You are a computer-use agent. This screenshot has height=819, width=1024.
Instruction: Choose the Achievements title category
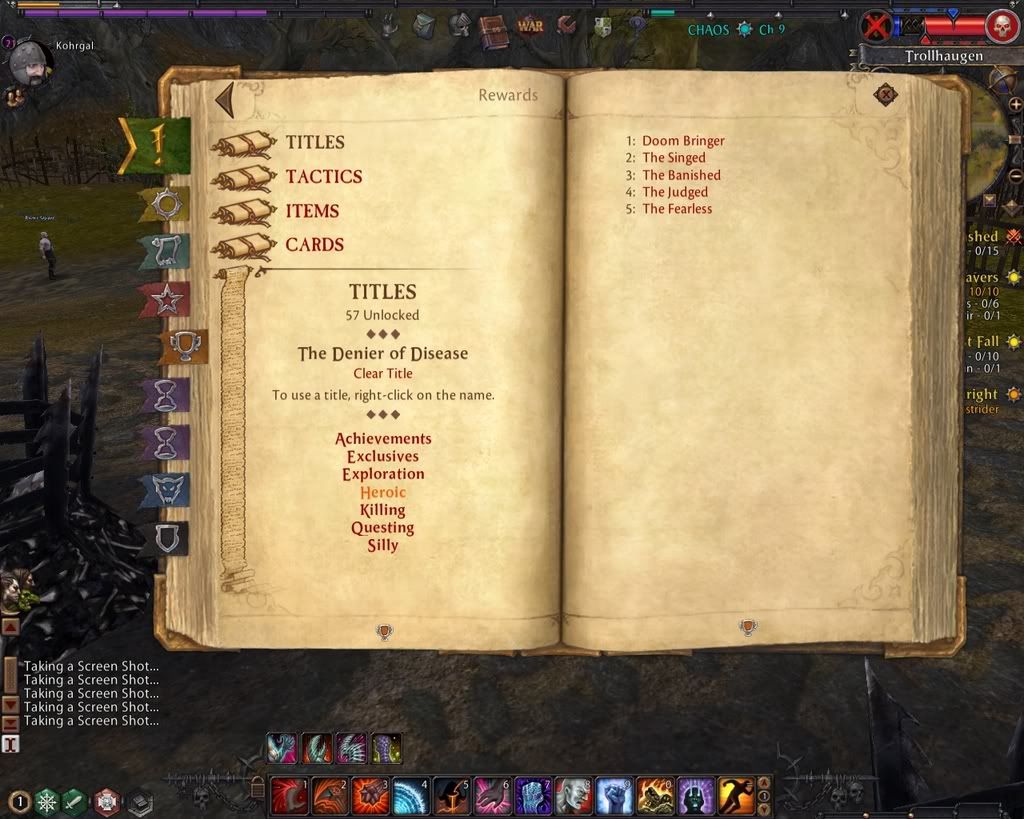pos(383,439)
